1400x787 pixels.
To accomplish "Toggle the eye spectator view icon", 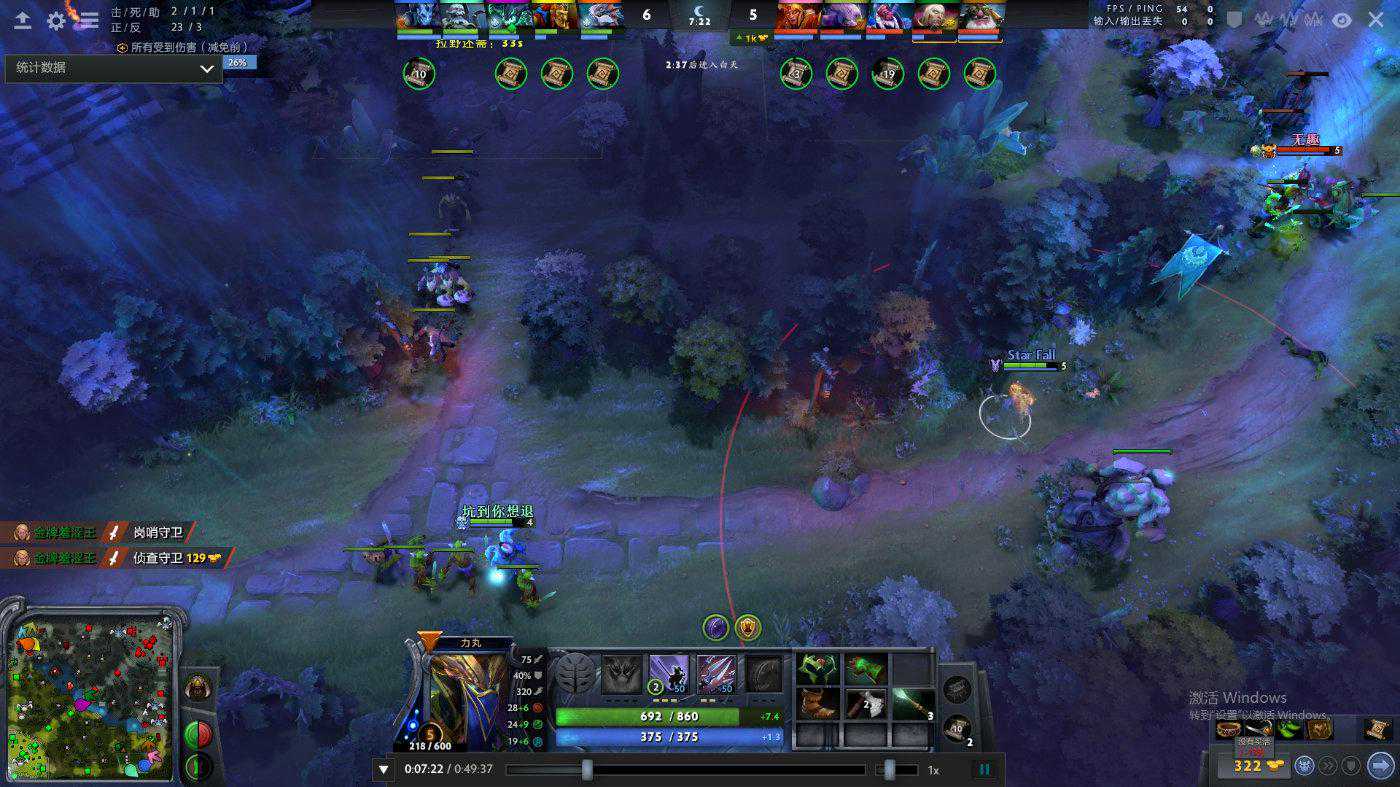I will [1342, 19].
